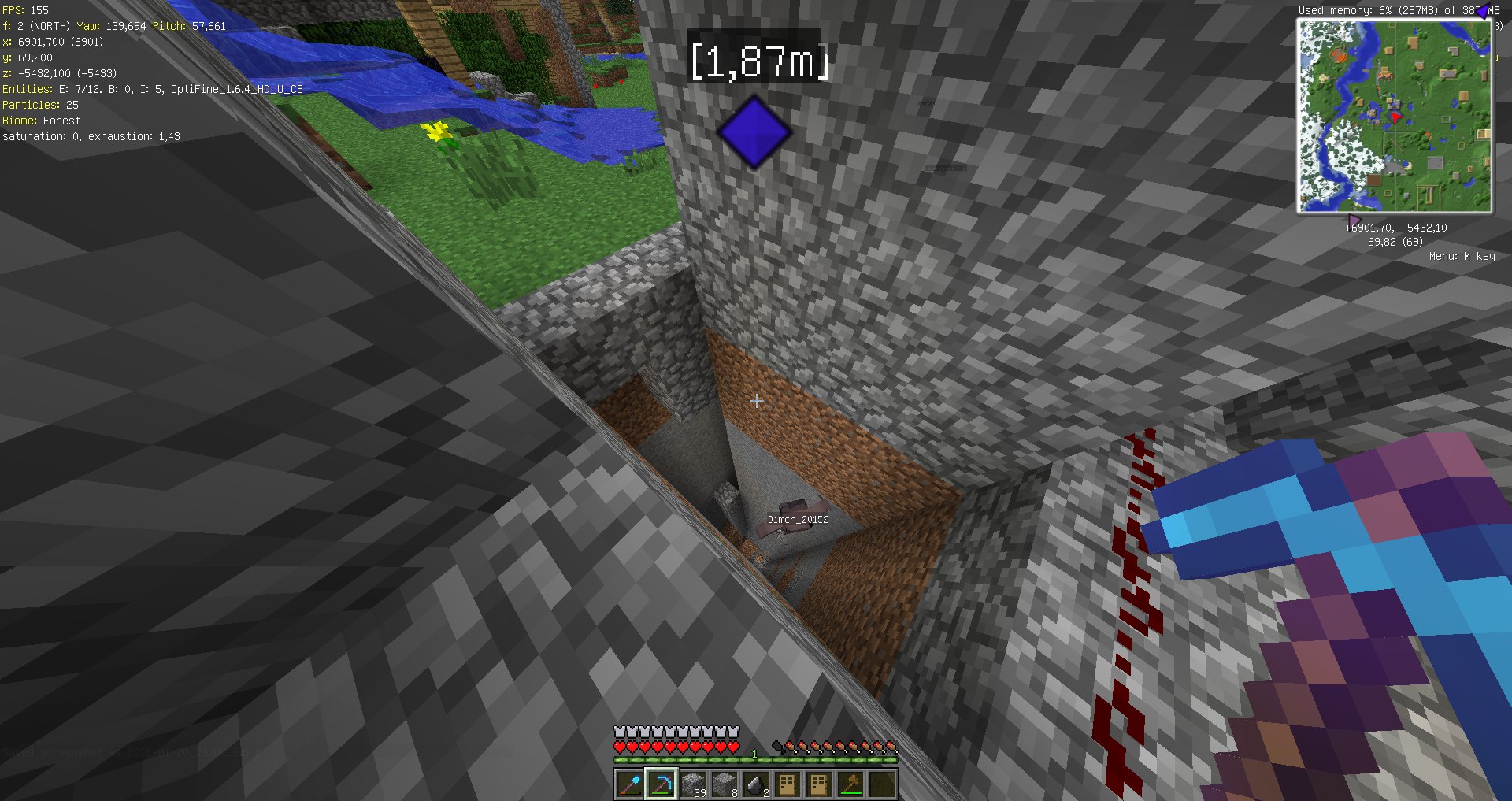Choose the stack of 39 cobblestone

[x=692, y=784]
